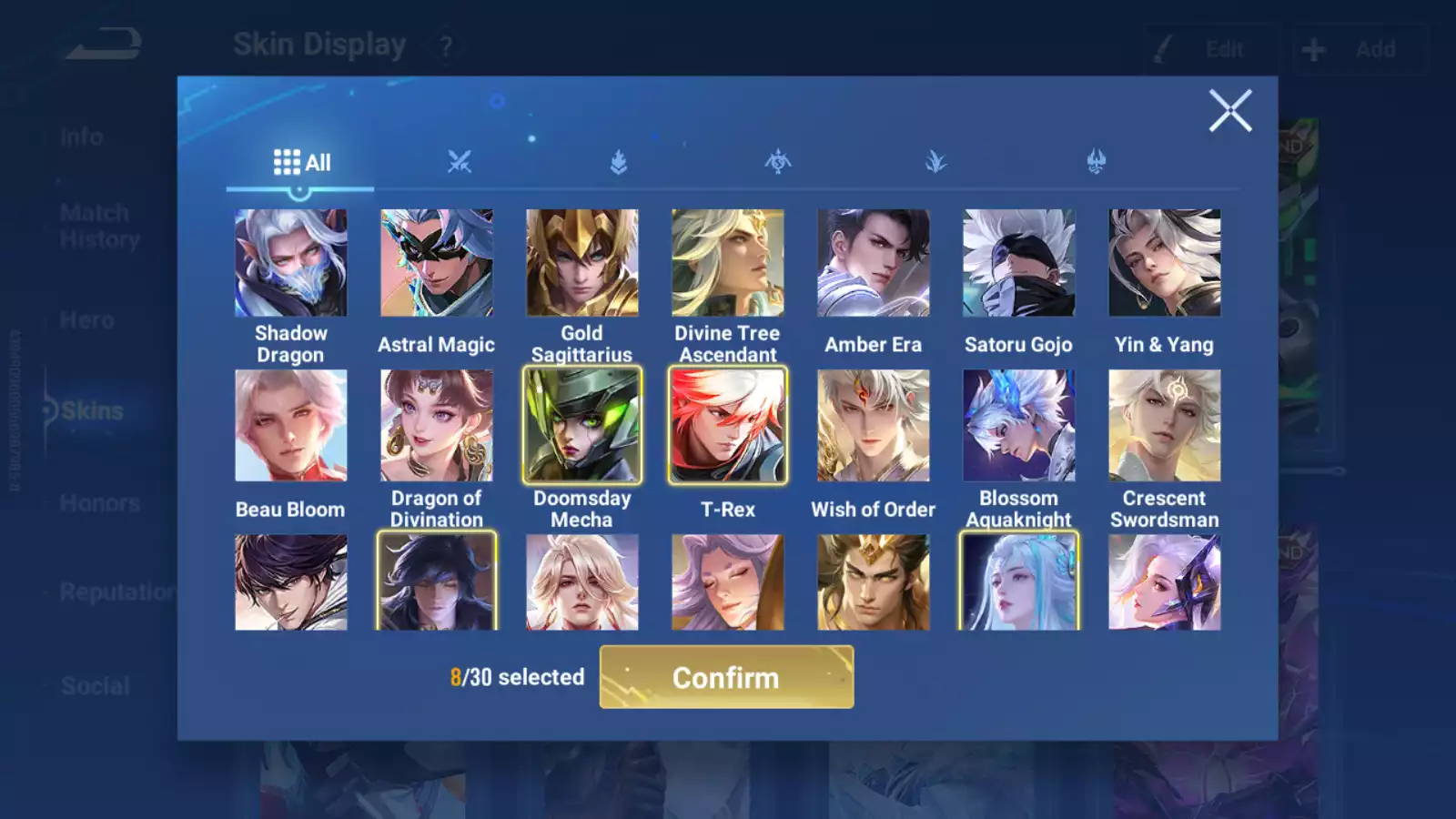Viewport: 1456px width, 819px height.
Task: Select the Satoru Gojo skin thumbnail
Action: click(x=1019, y=262)
